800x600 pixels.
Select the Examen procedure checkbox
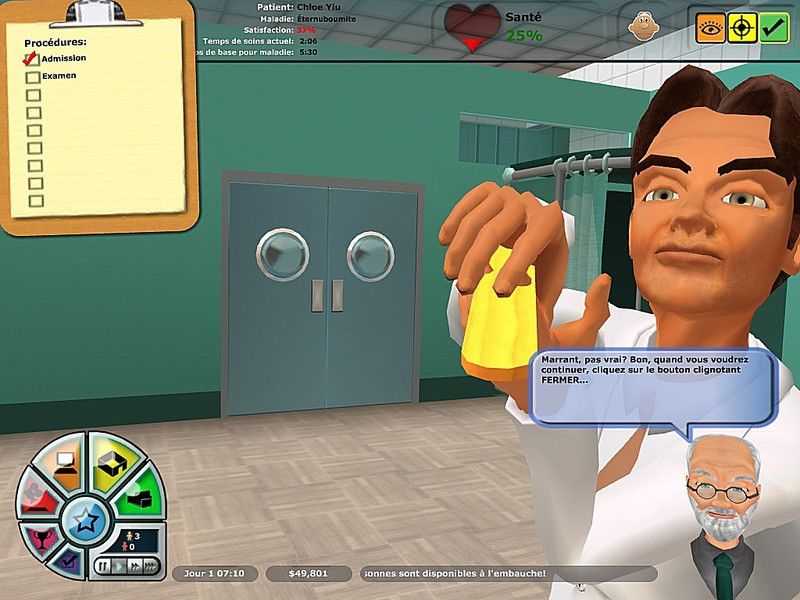[33, 77]
